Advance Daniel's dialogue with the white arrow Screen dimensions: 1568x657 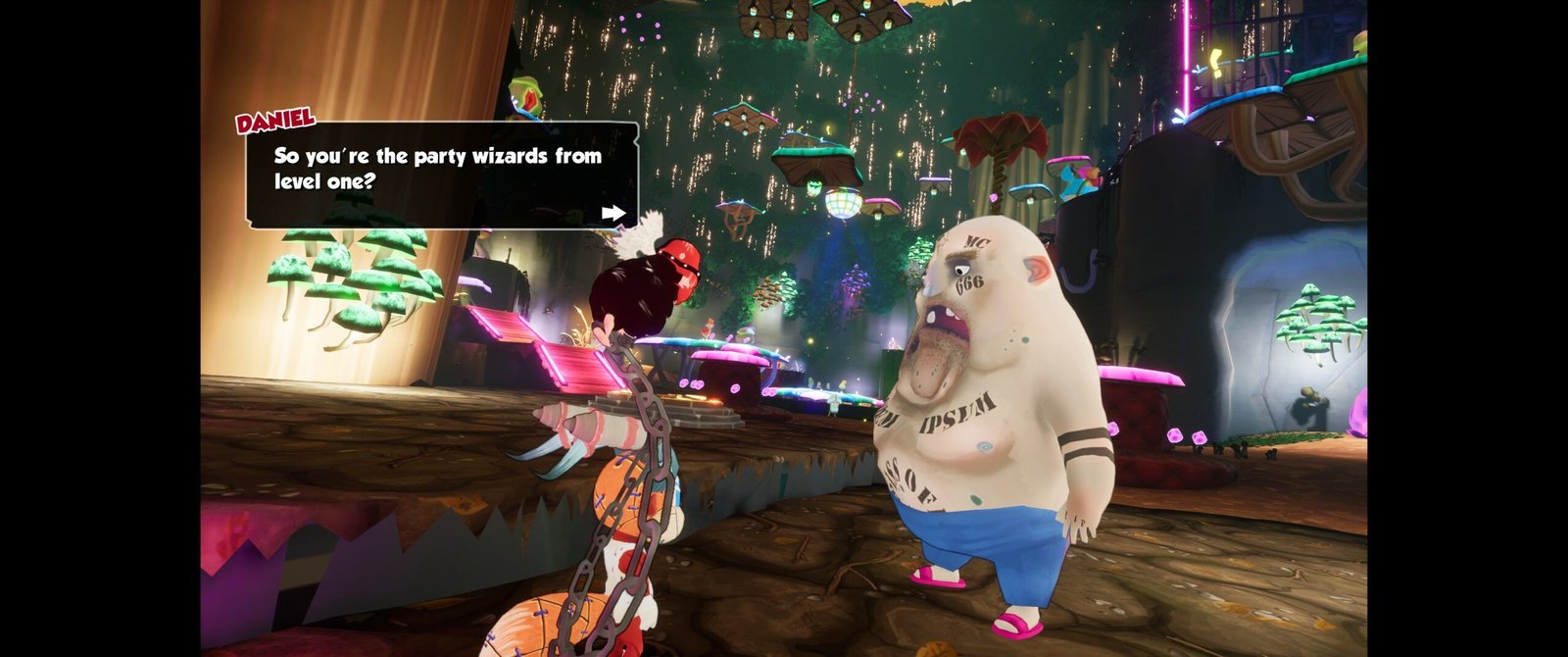click(x=613, y=213)
